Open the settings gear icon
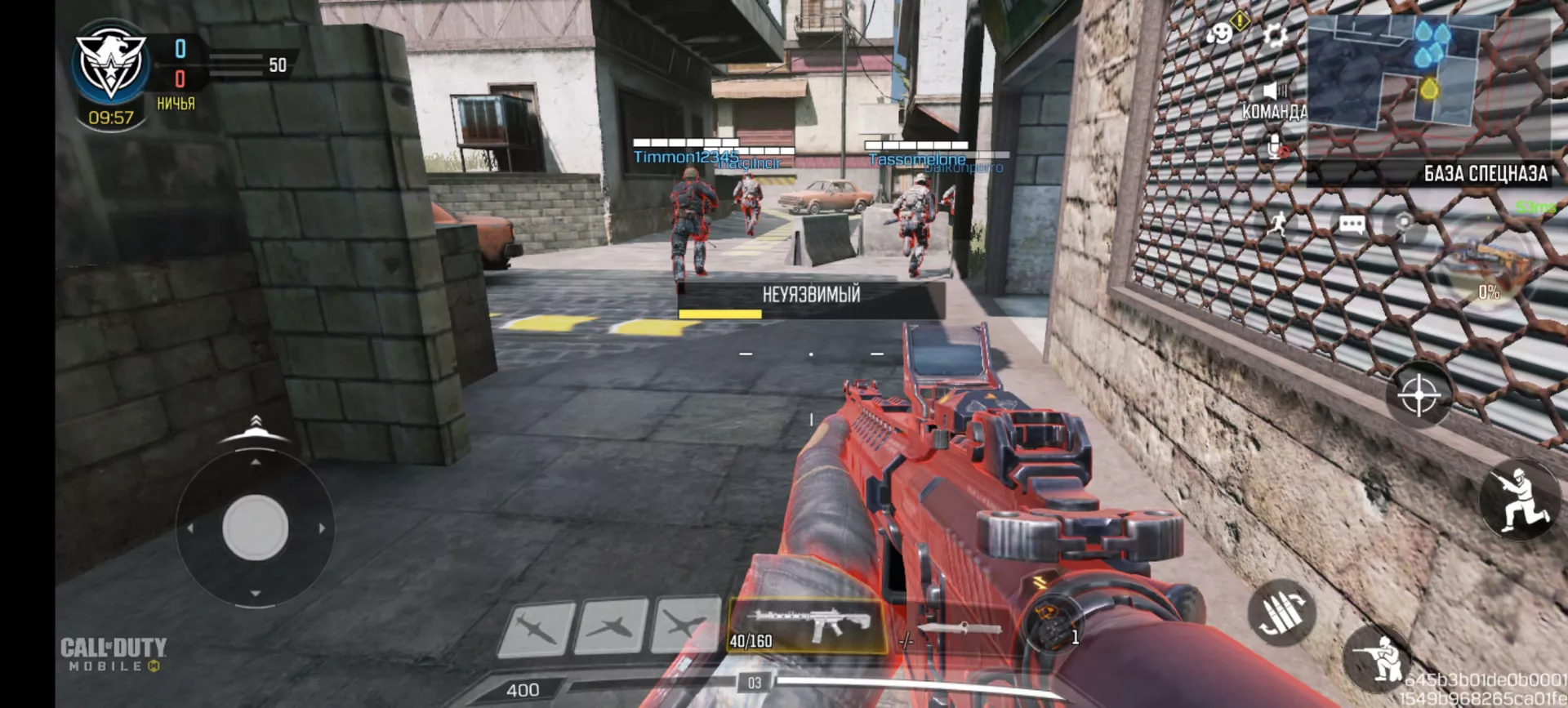The width and height of the screenshot is (1568, 708). [1274, 35]
